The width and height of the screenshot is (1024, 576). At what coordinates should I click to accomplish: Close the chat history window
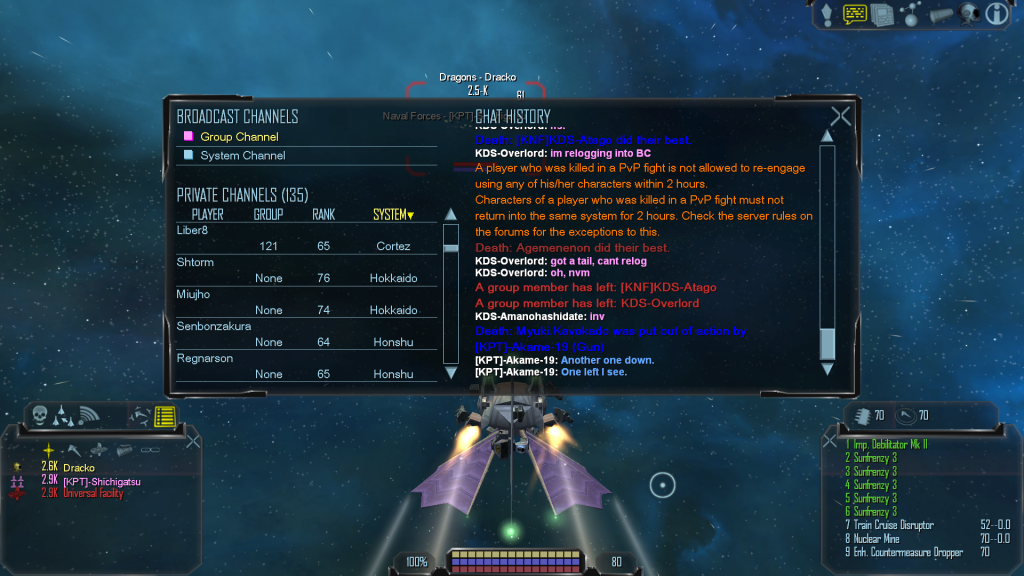point(840,117)
